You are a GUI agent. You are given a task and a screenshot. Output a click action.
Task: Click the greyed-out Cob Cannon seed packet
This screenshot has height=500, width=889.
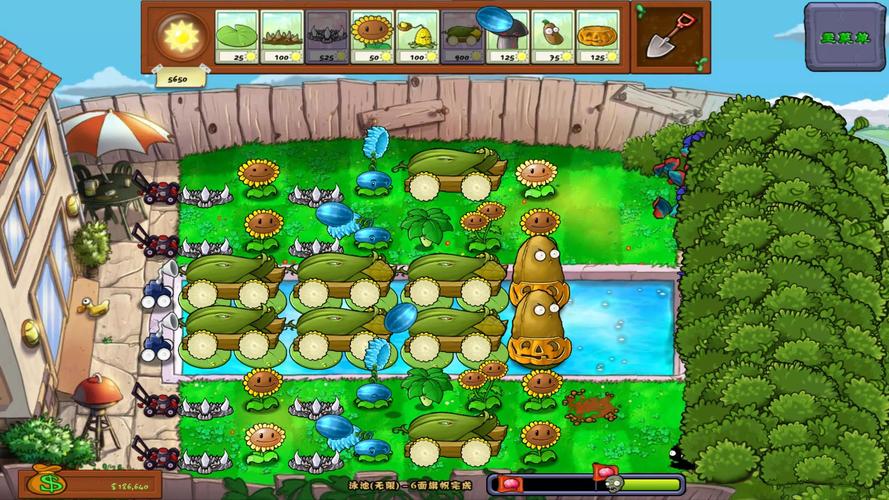click(x=462, y=37)
